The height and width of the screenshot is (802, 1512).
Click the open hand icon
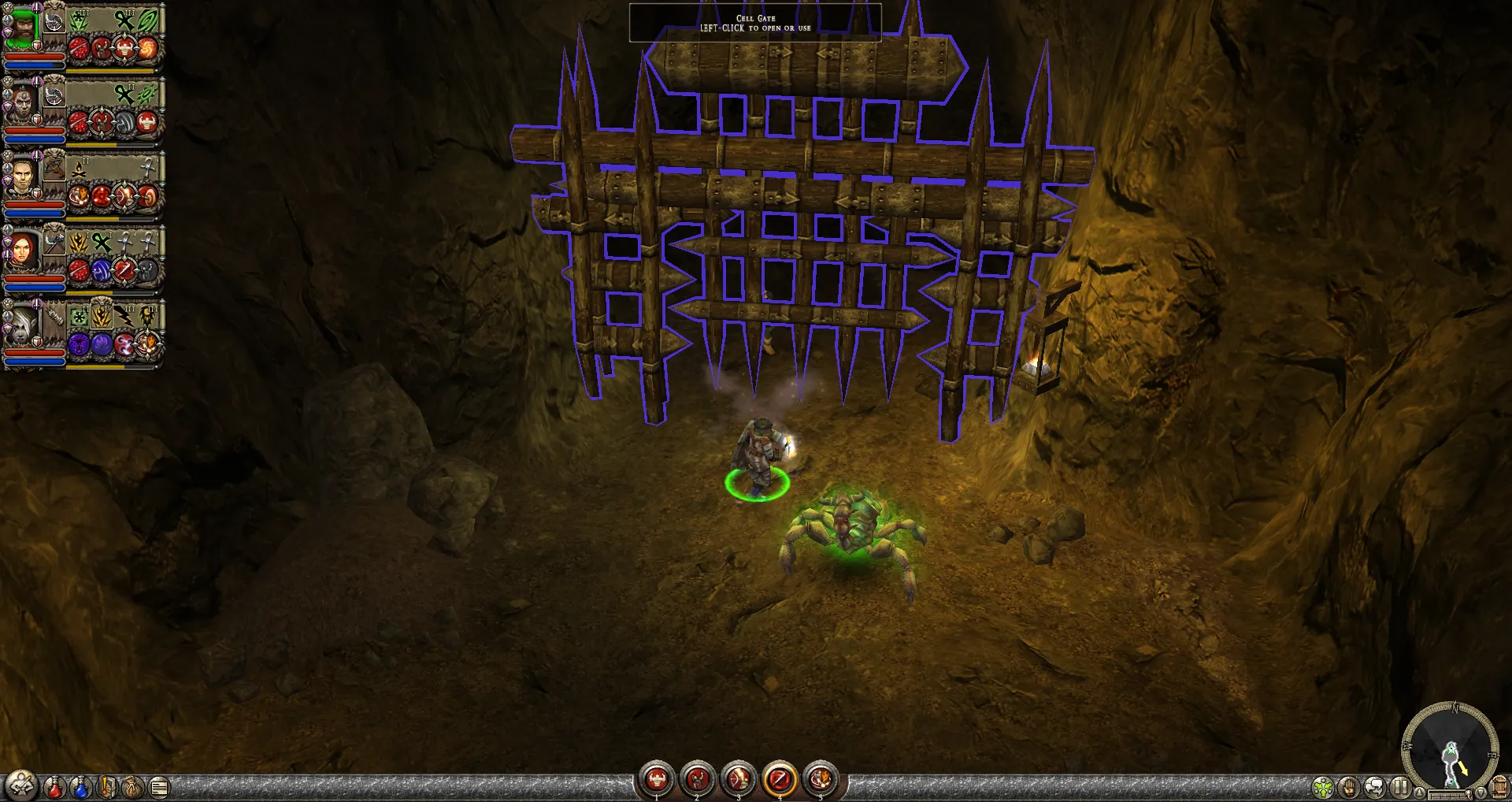click(1349, 786)
